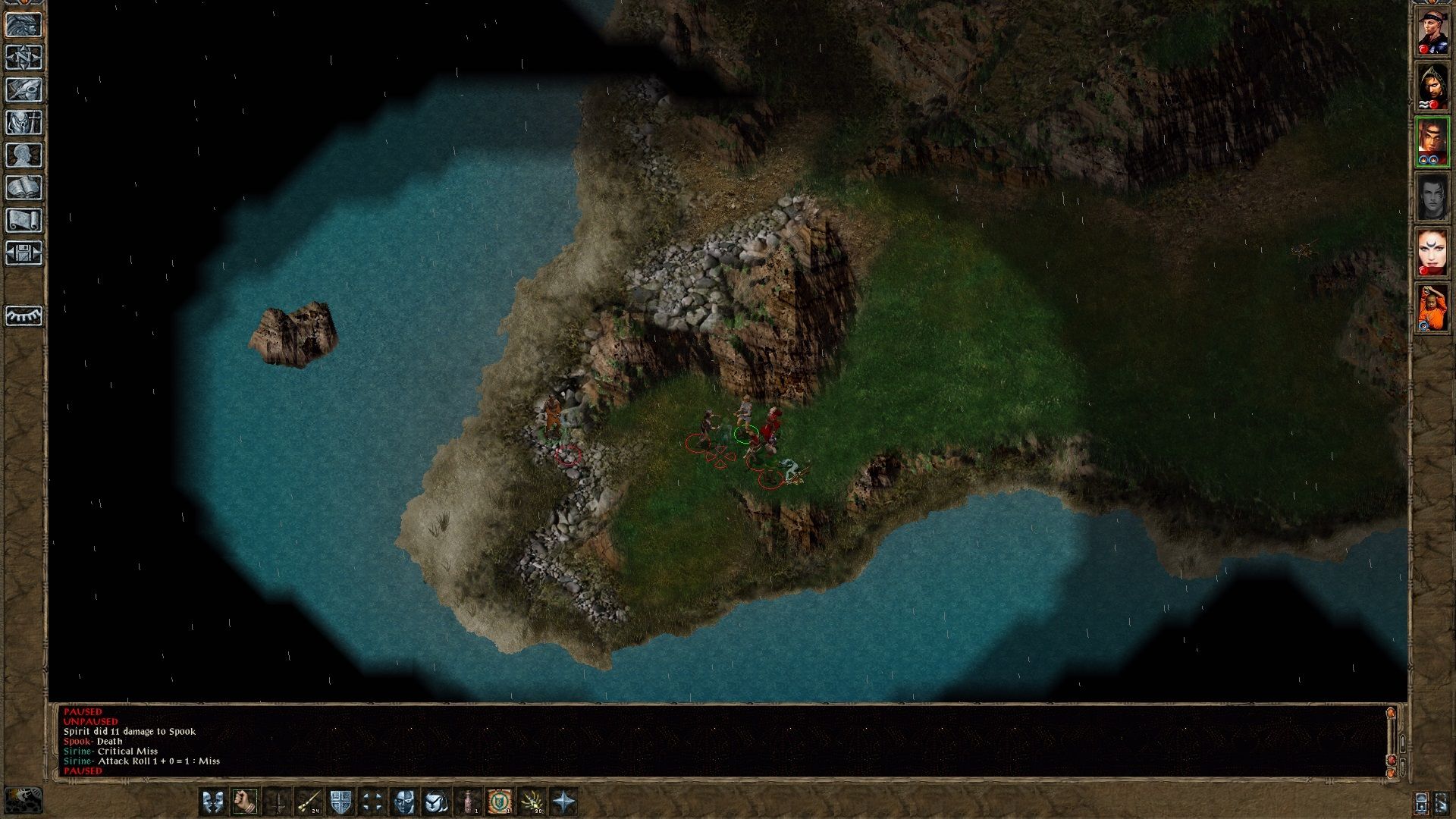Select the portrait with the moon forehead mark

[x=1432, y=253]
